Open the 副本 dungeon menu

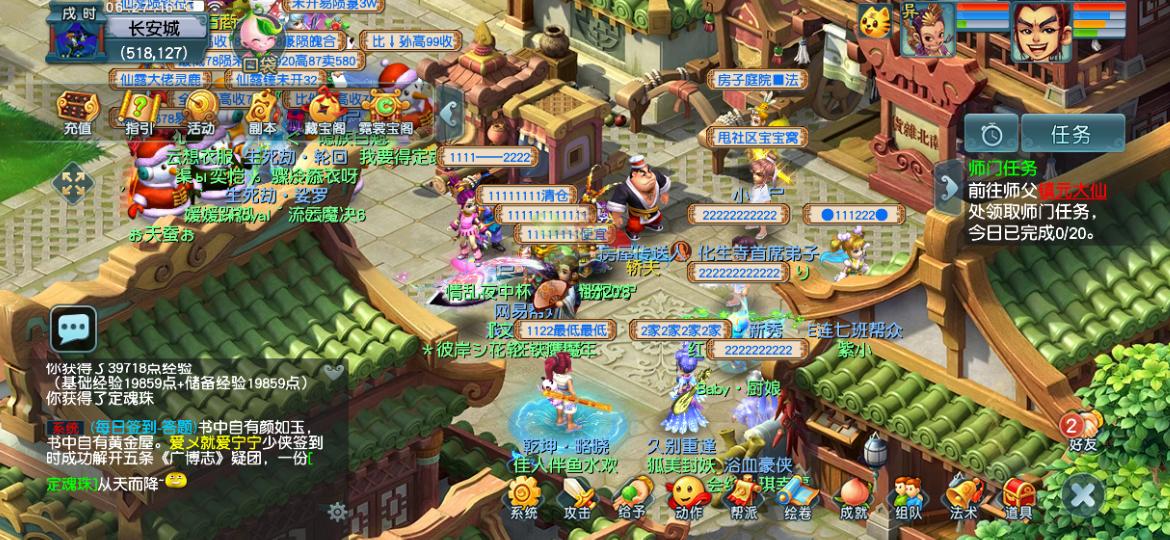262,109
